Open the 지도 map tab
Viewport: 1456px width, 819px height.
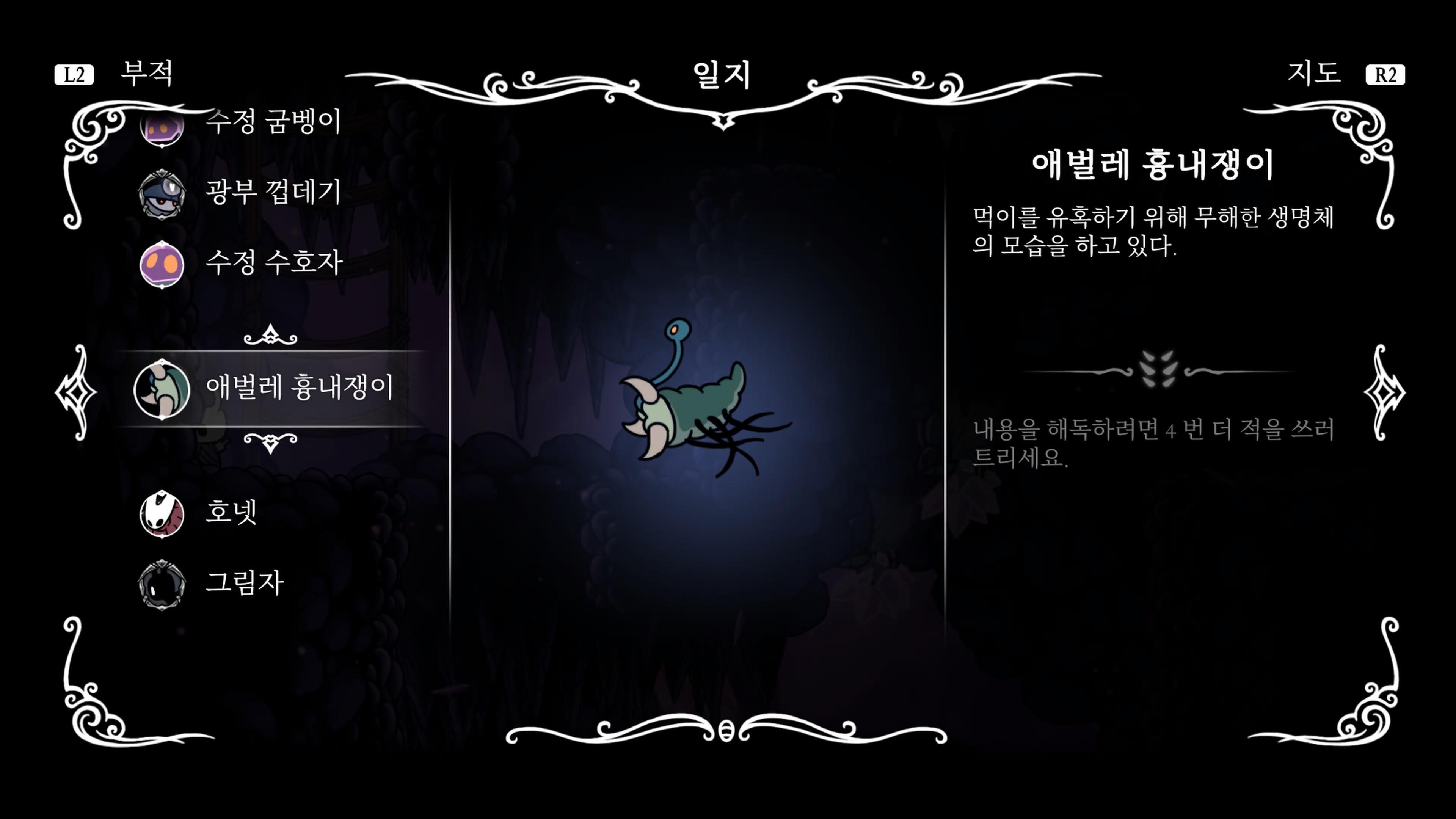[1313, 74]
